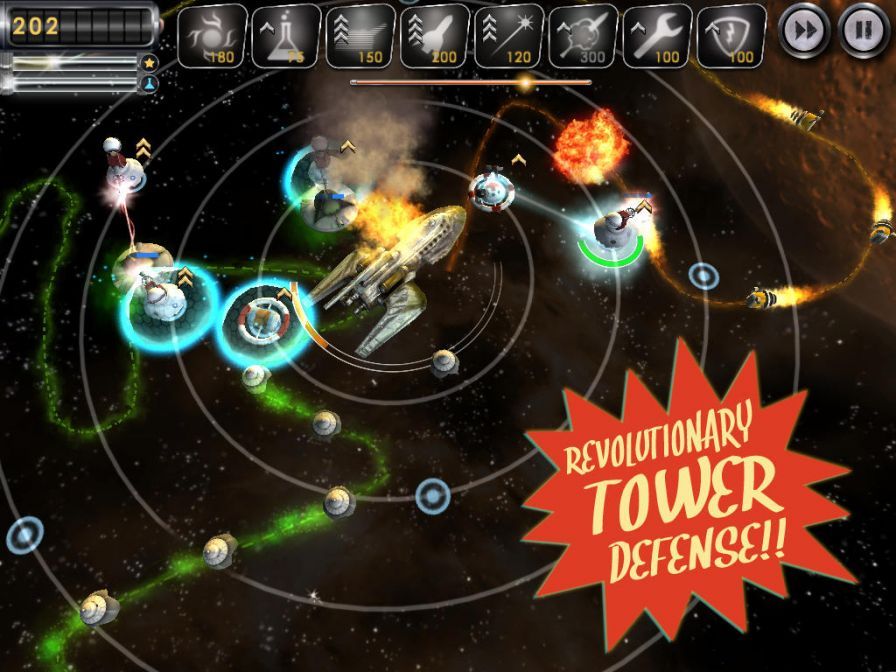Activate the wrench repair icon
Viewport: 896px width, 672px height.
(657, 36)
